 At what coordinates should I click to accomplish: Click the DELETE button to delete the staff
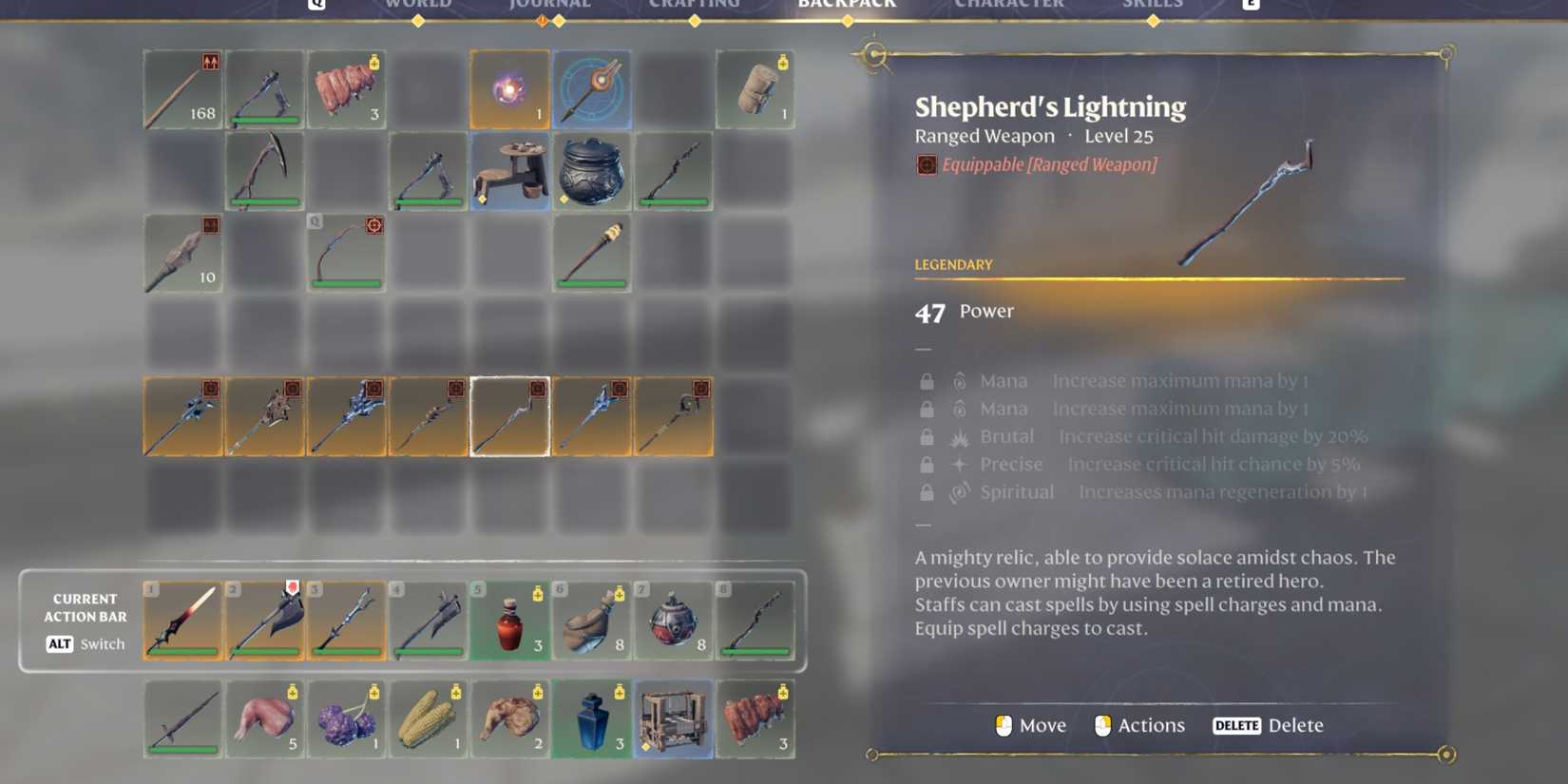point(1236,725)
